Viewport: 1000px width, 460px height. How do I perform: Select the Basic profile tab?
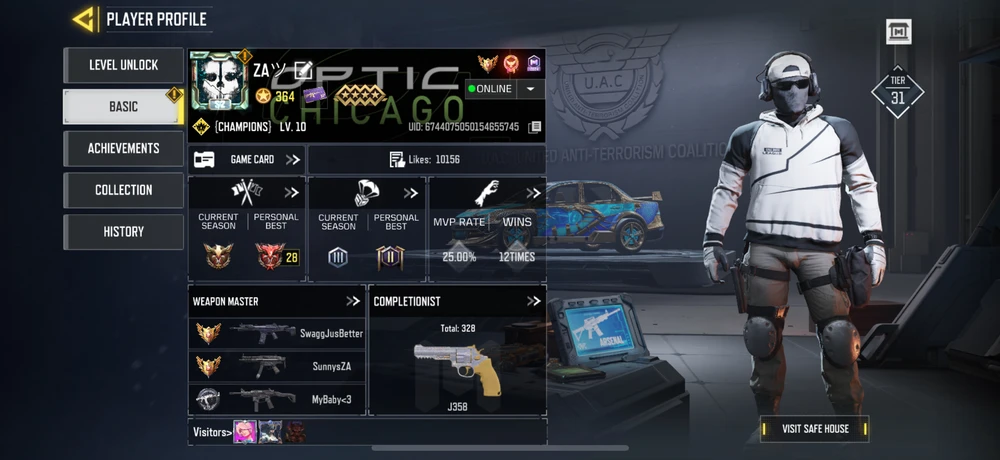point(124,107)
